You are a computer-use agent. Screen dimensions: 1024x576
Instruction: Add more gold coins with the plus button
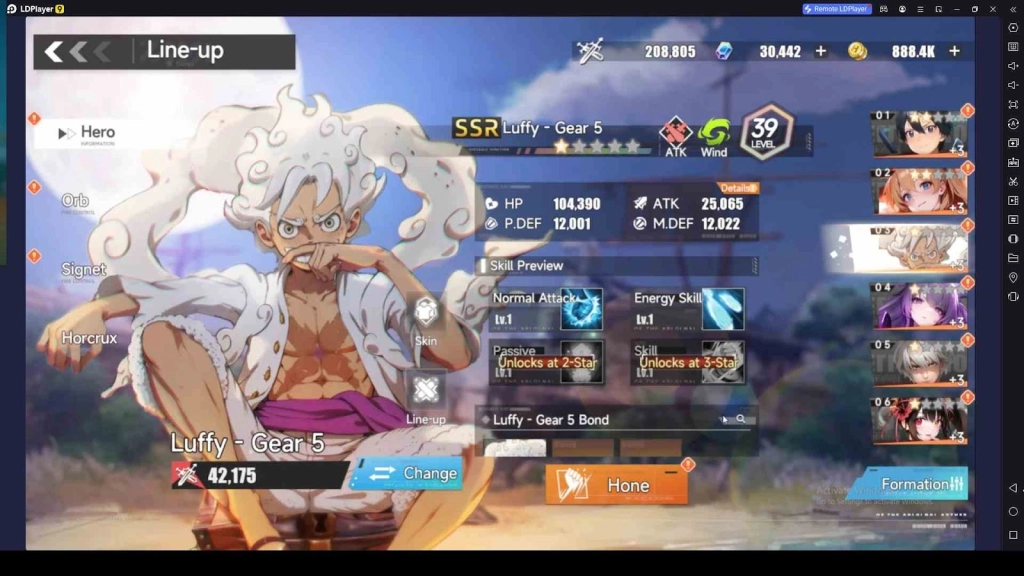click(954, 51)
